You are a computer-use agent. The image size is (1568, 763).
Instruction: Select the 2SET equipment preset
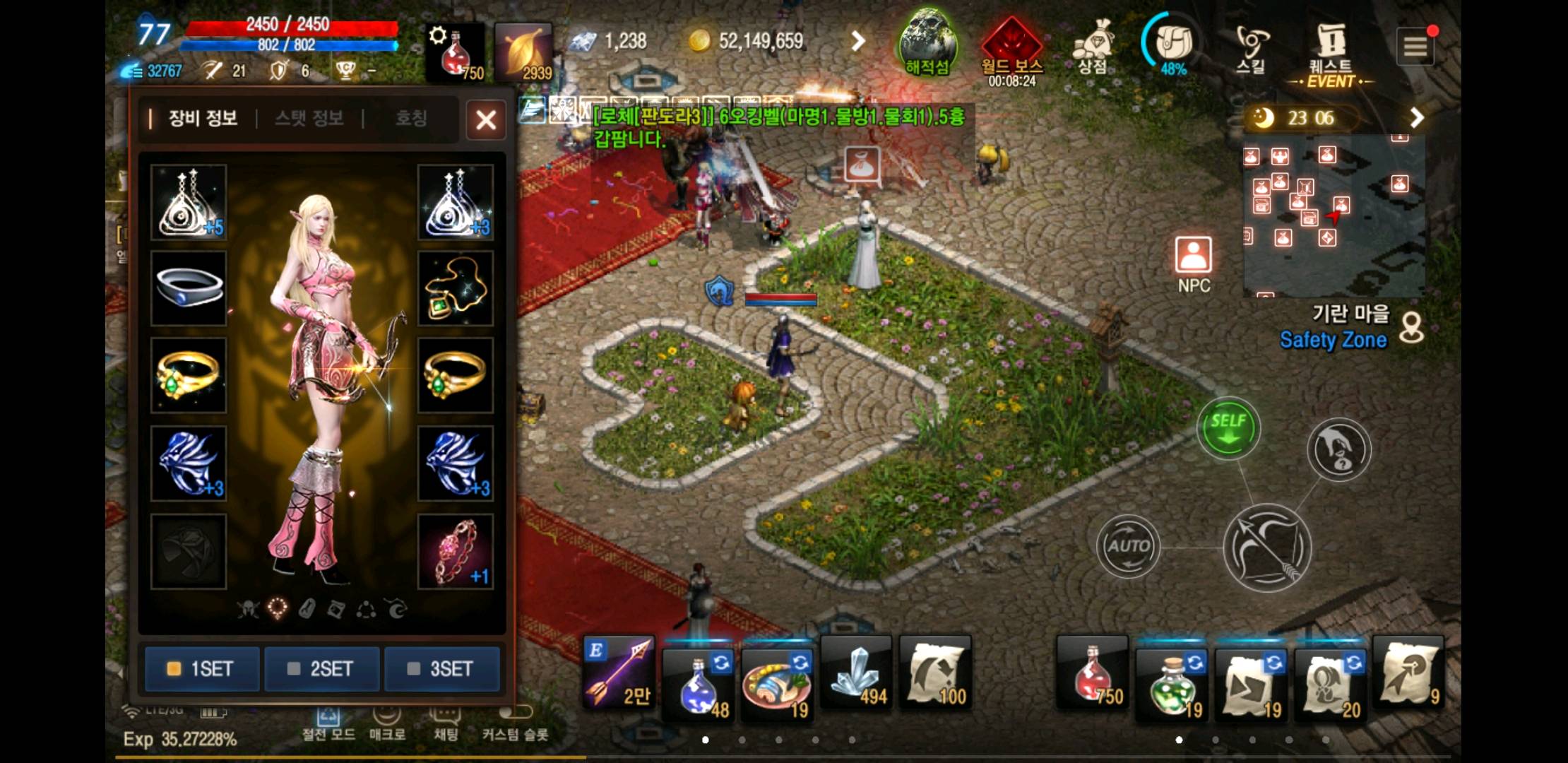tap(322, 668)
